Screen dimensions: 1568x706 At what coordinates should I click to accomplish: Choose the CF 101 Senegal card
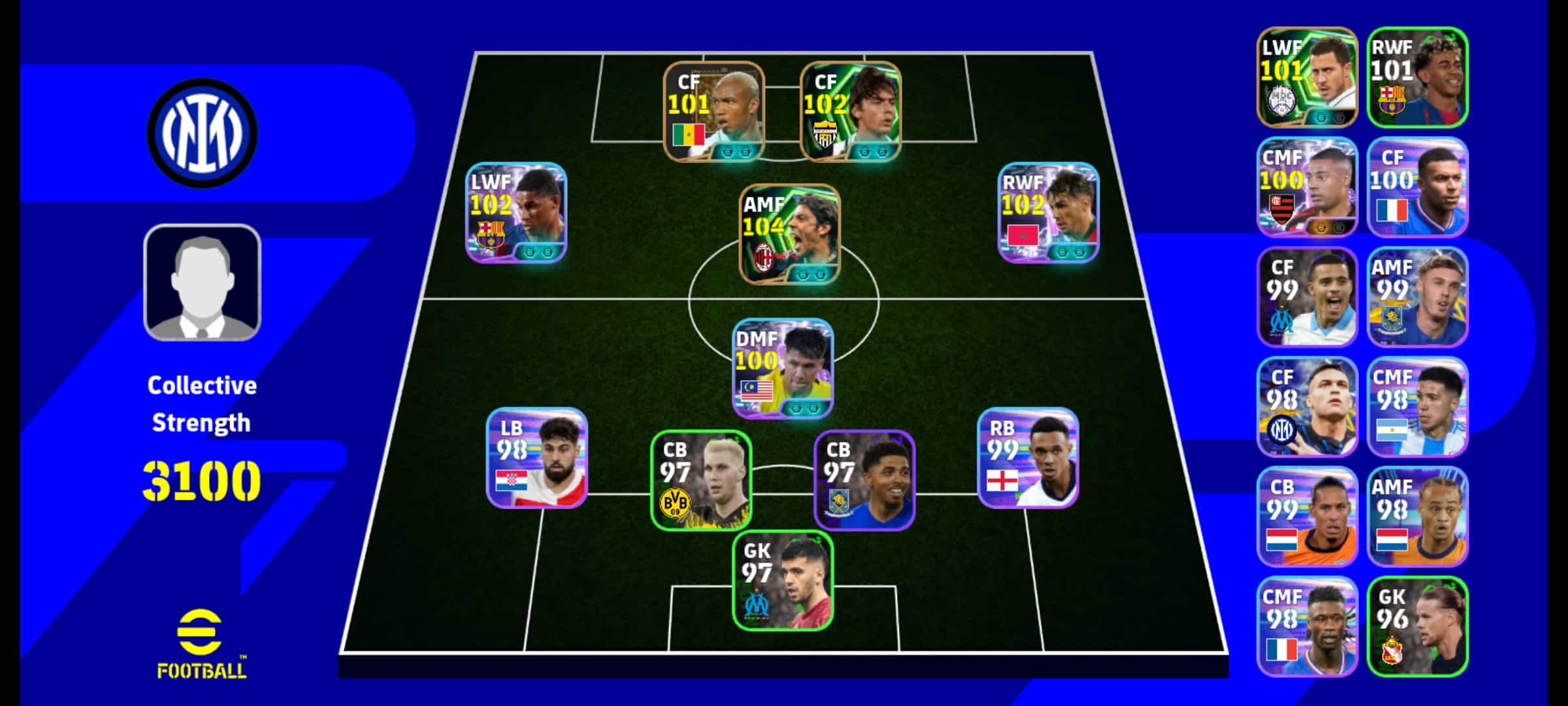pos(714,111)
